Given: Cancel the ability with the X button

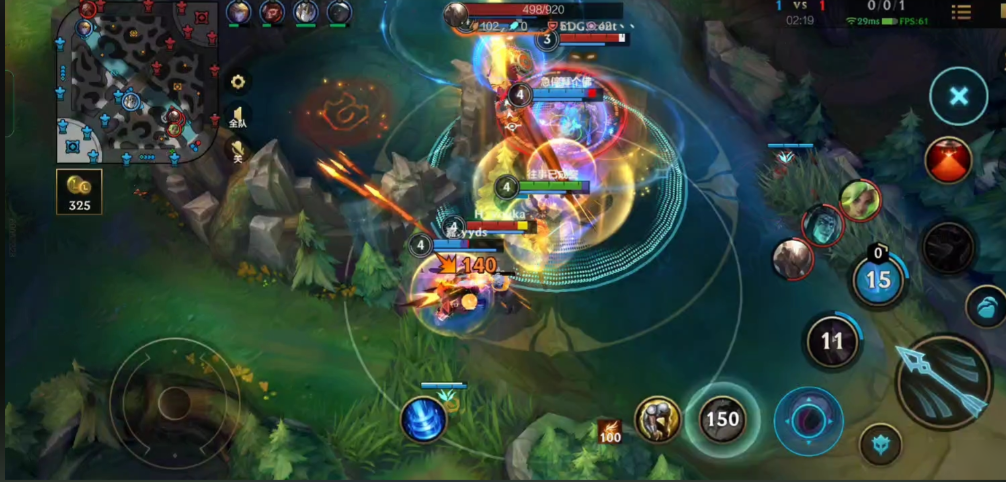Looking at the screenshot, I should tap(958, 96).
